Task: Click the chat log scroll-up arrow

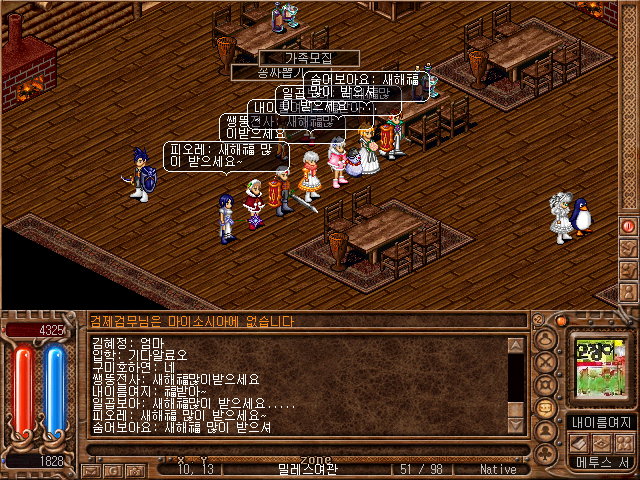Action: (516, 346)
